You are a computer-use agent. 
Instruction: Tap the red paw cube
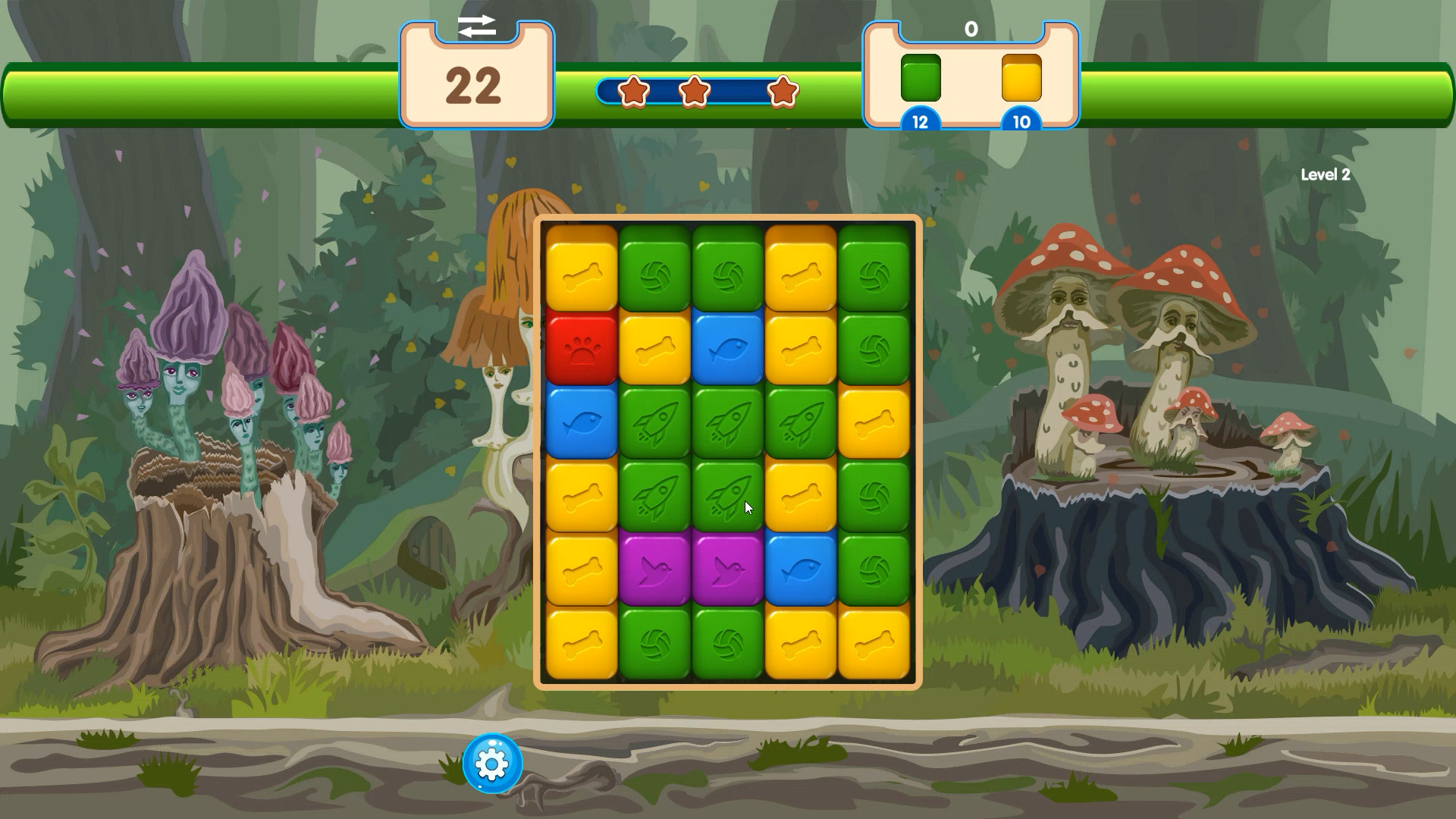click(x=580, y=348)
